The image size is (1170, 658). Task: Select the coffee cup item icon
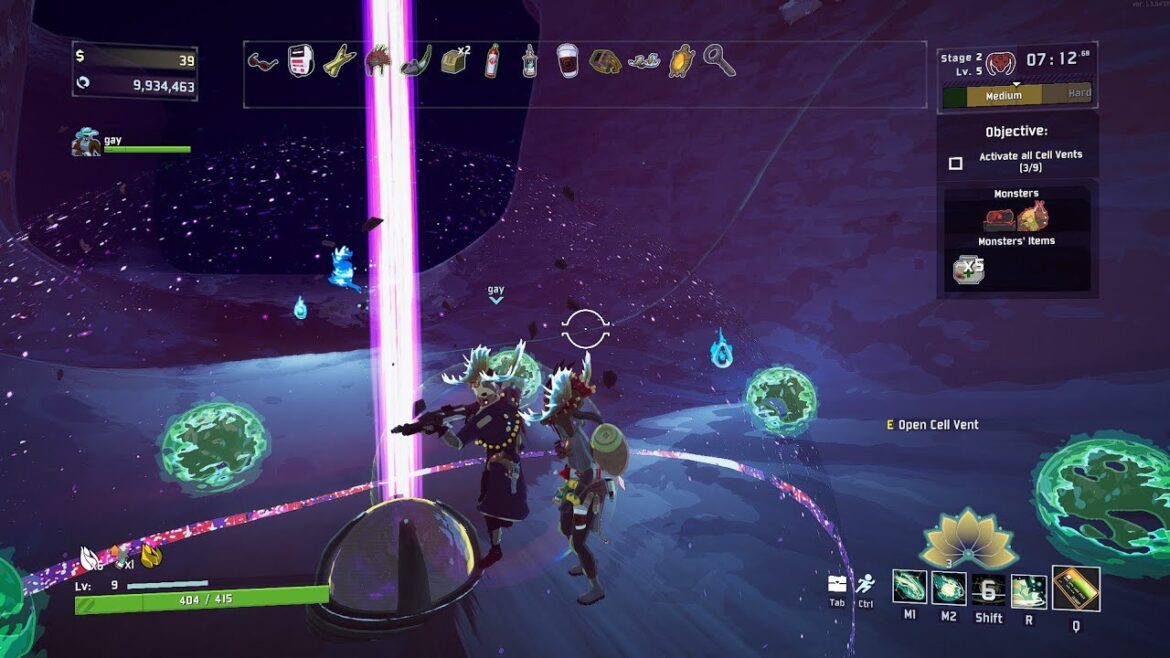[x=567, y=61]
